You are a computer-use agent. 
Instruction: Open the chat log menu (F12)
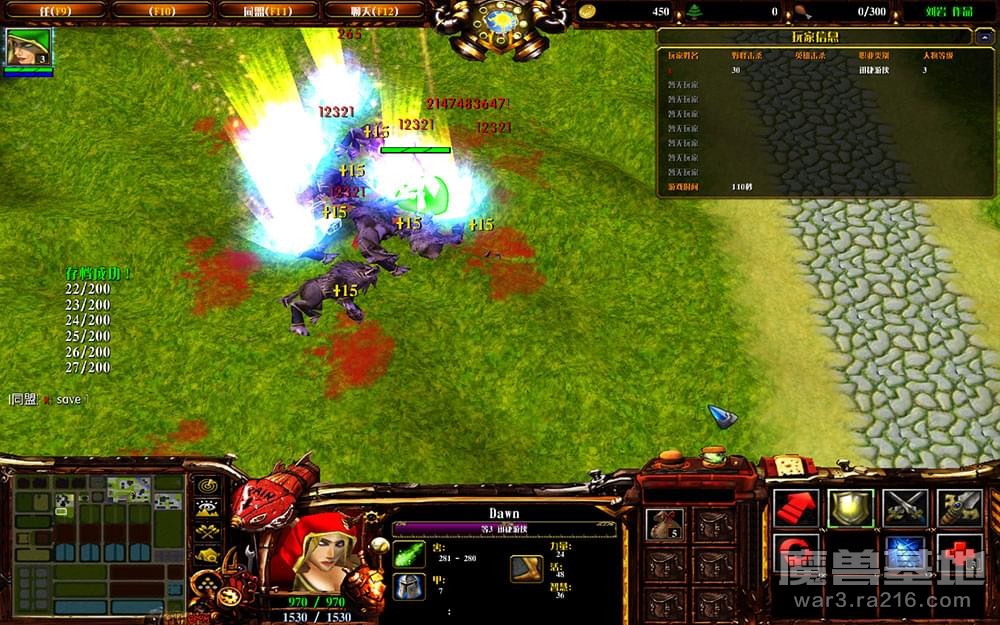point(374,10)
